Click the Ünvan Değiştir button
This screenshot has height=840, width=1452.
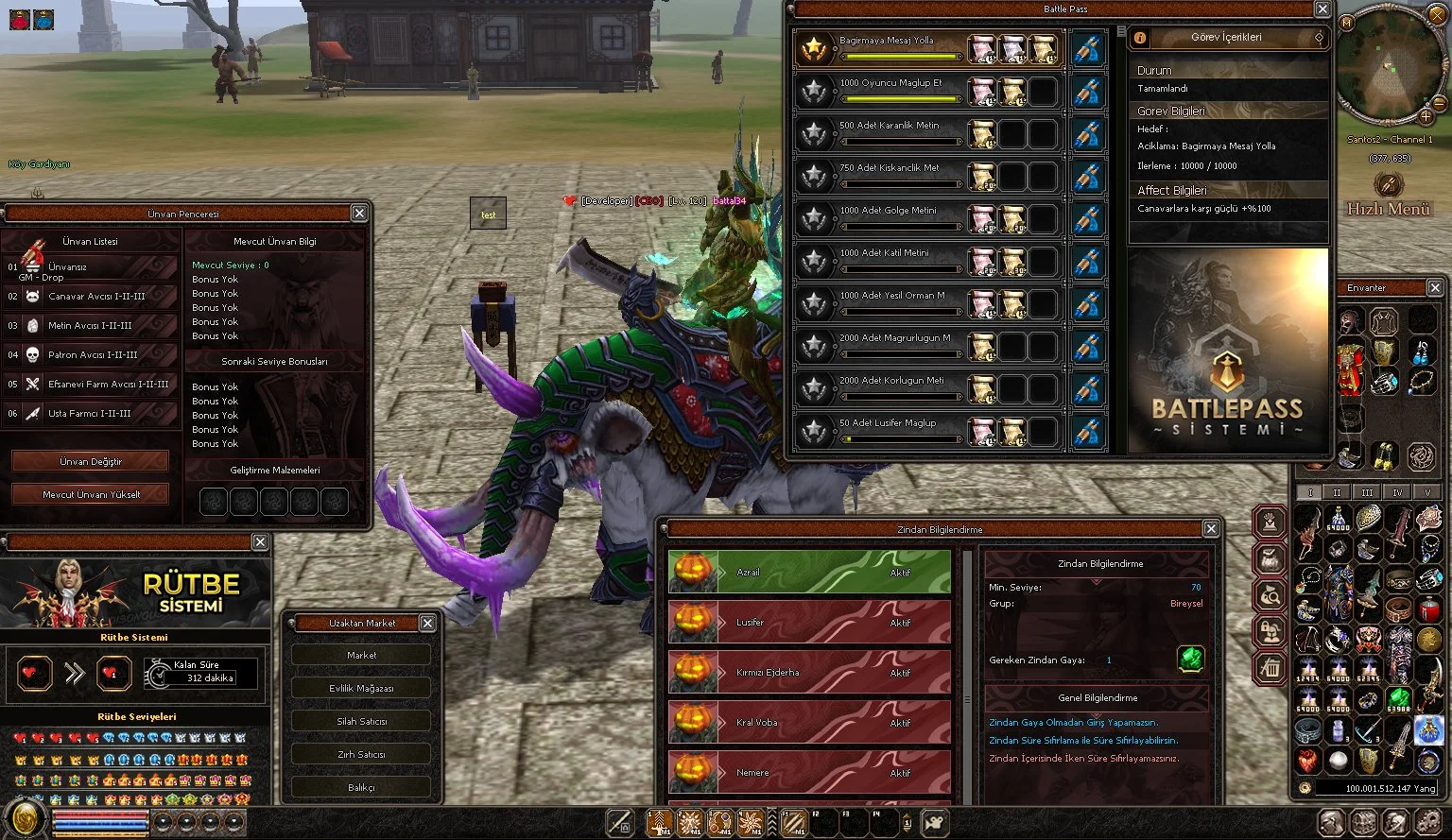coord(91,462)
